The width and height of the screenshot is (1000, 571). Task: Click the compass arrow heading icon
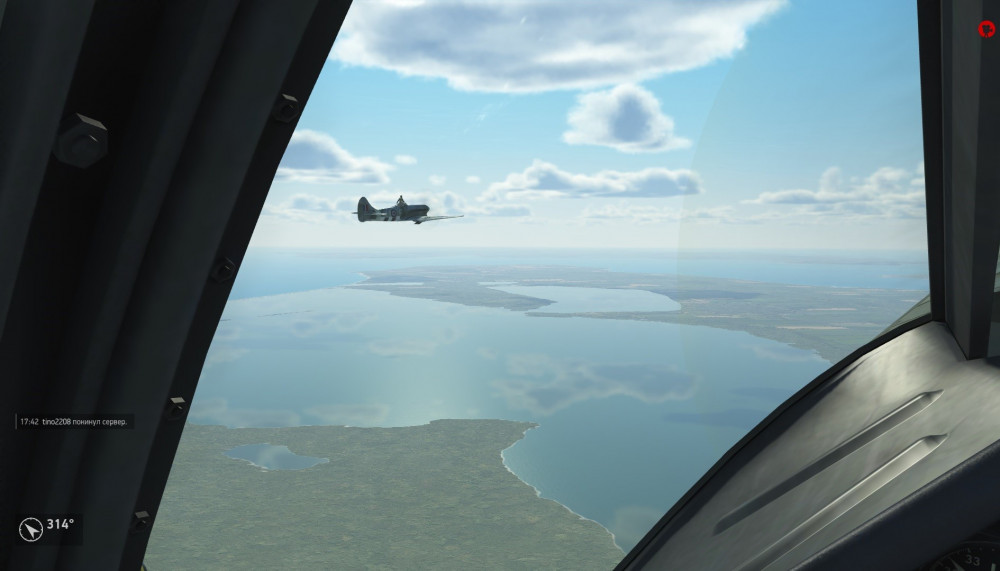pyautogui.click(x=30, y=527)
